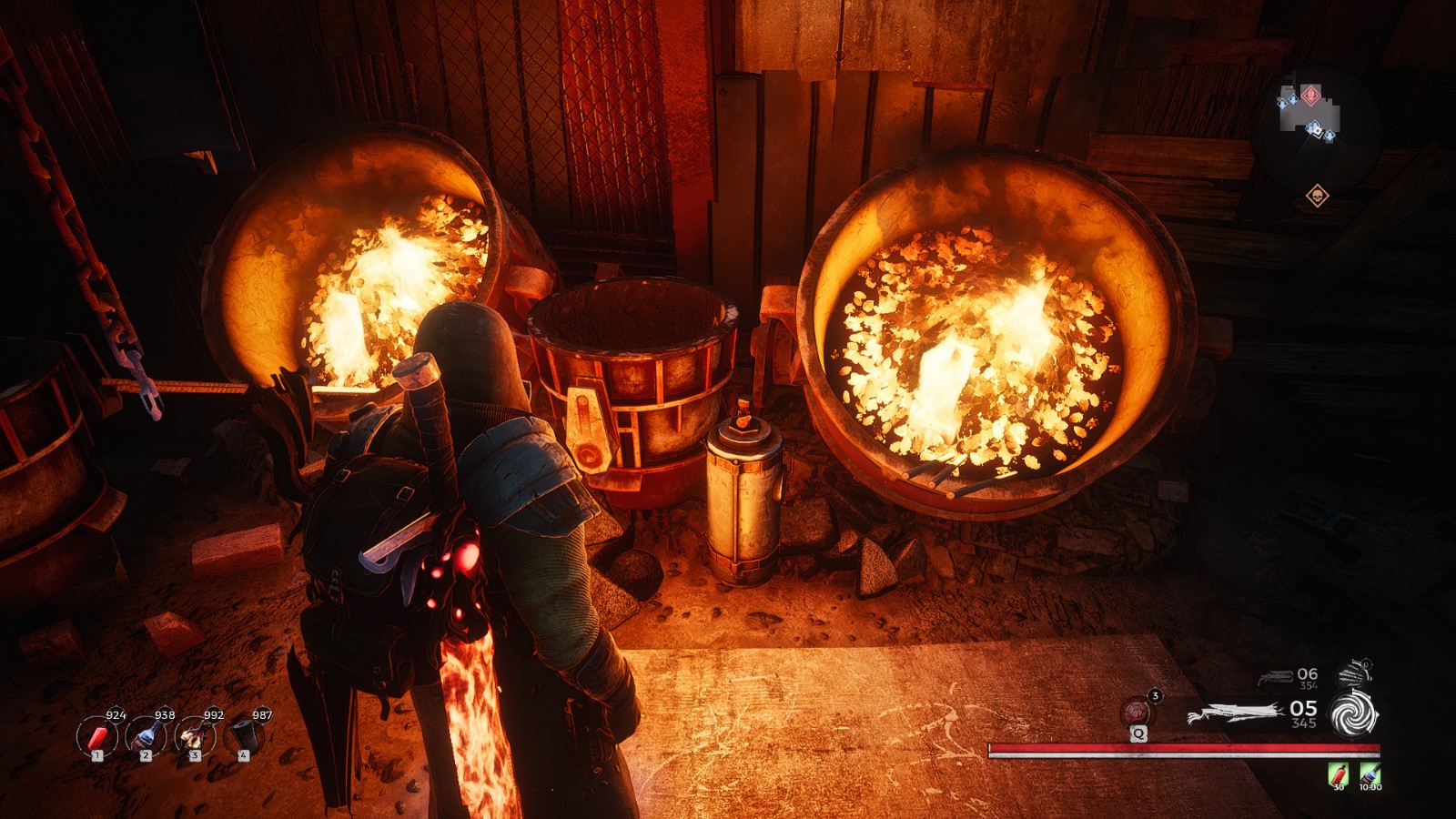Inspect the green blue-bottle buff timer icon
The height and width of the screenshot is (819, 1456).
(1370, 775)
